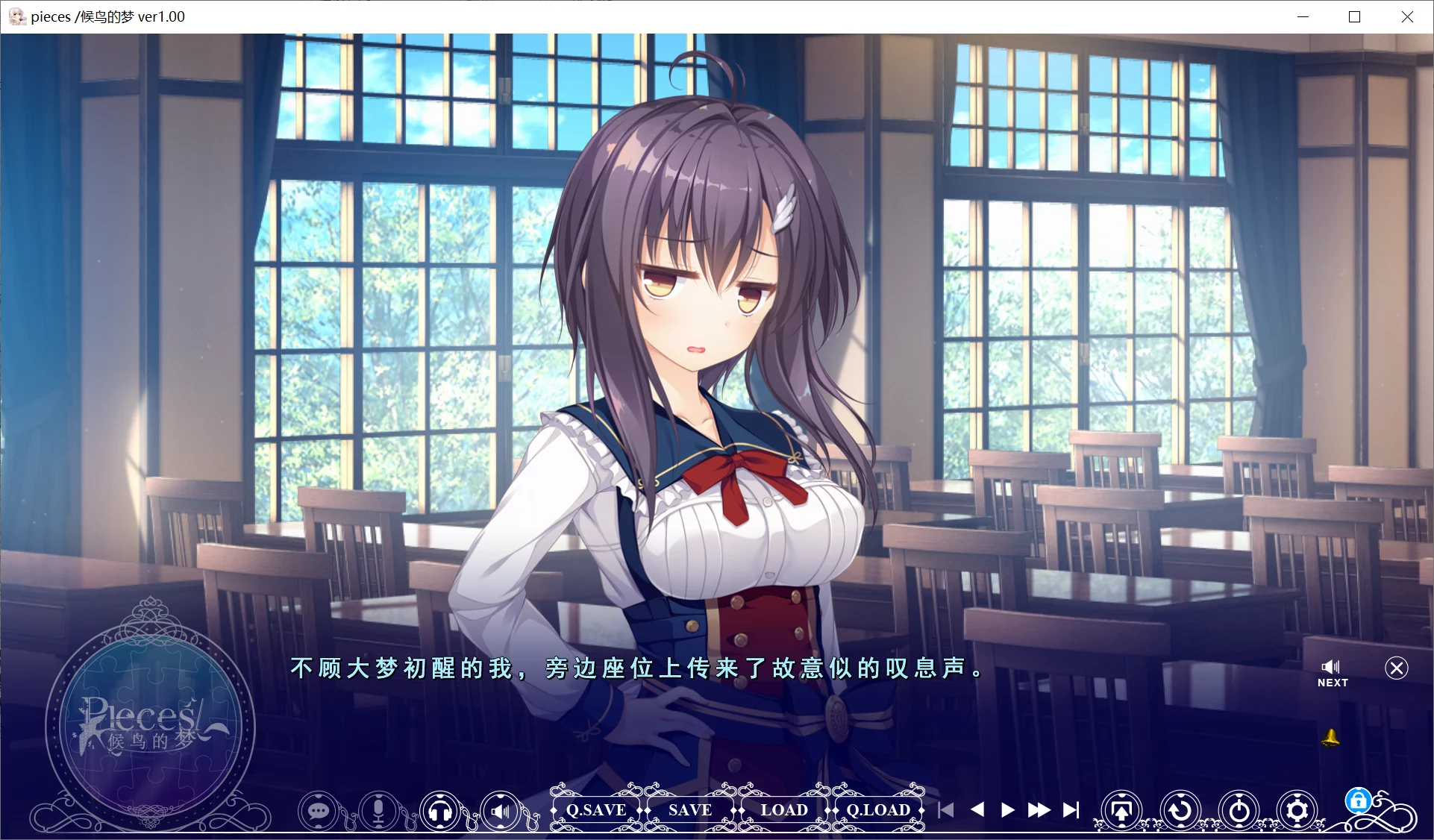Viewport: 1434px width, 840px height.
Task: Click the power timer icon
Action: [1239, 810]
